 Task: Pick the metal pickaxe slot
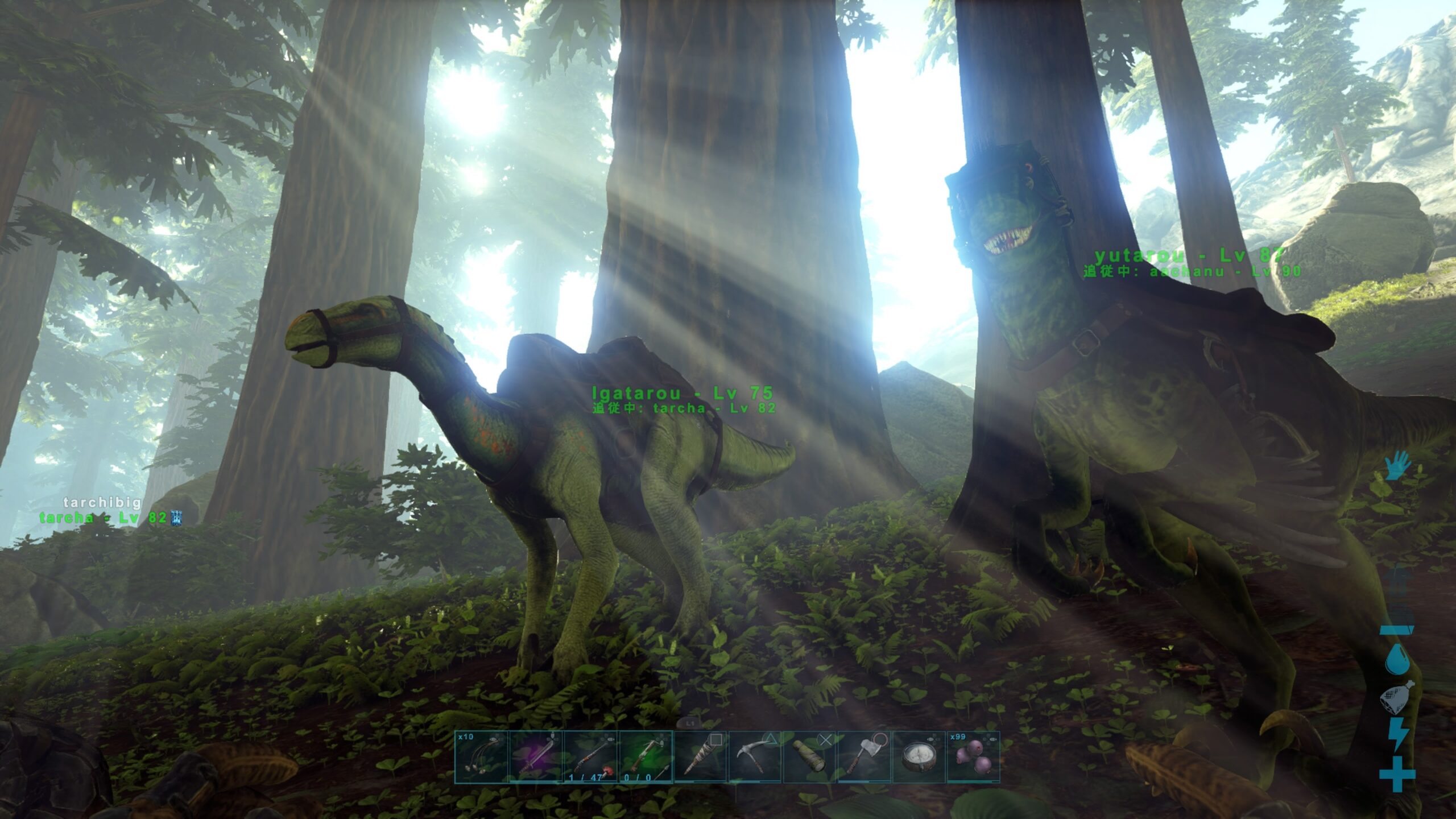coord(755,757)
